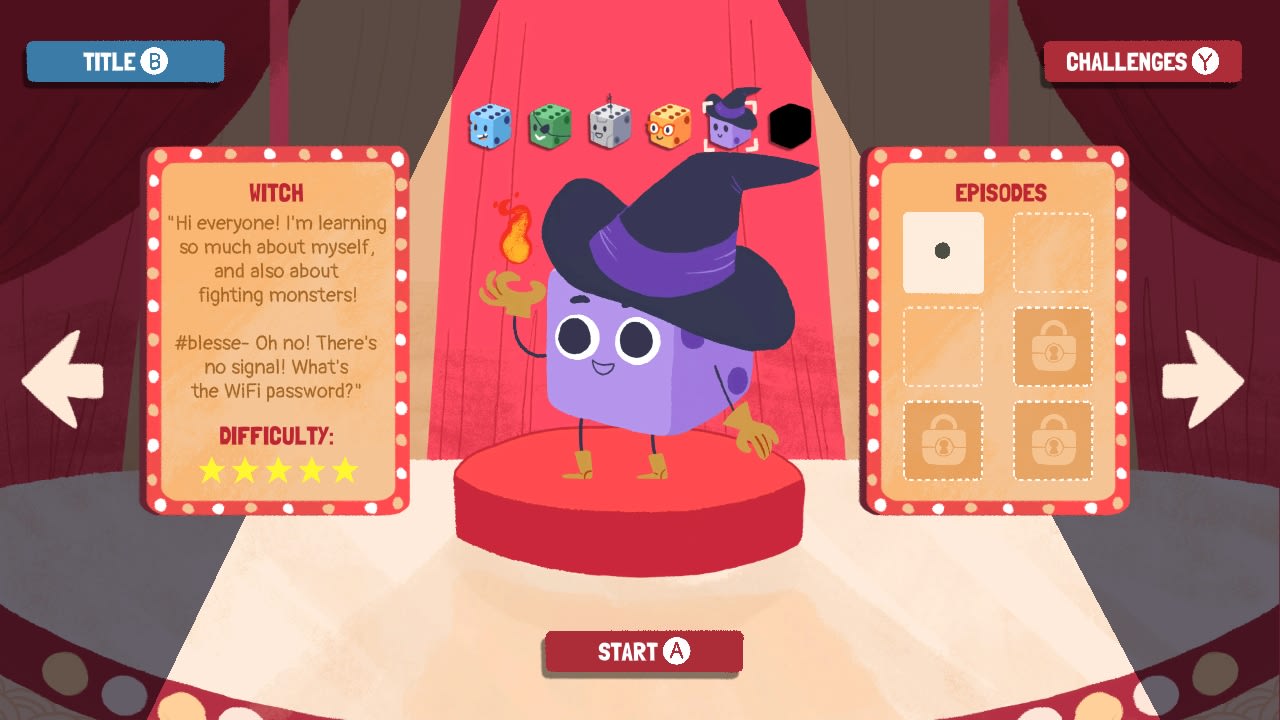Click the Witch description card

point(278,330)
